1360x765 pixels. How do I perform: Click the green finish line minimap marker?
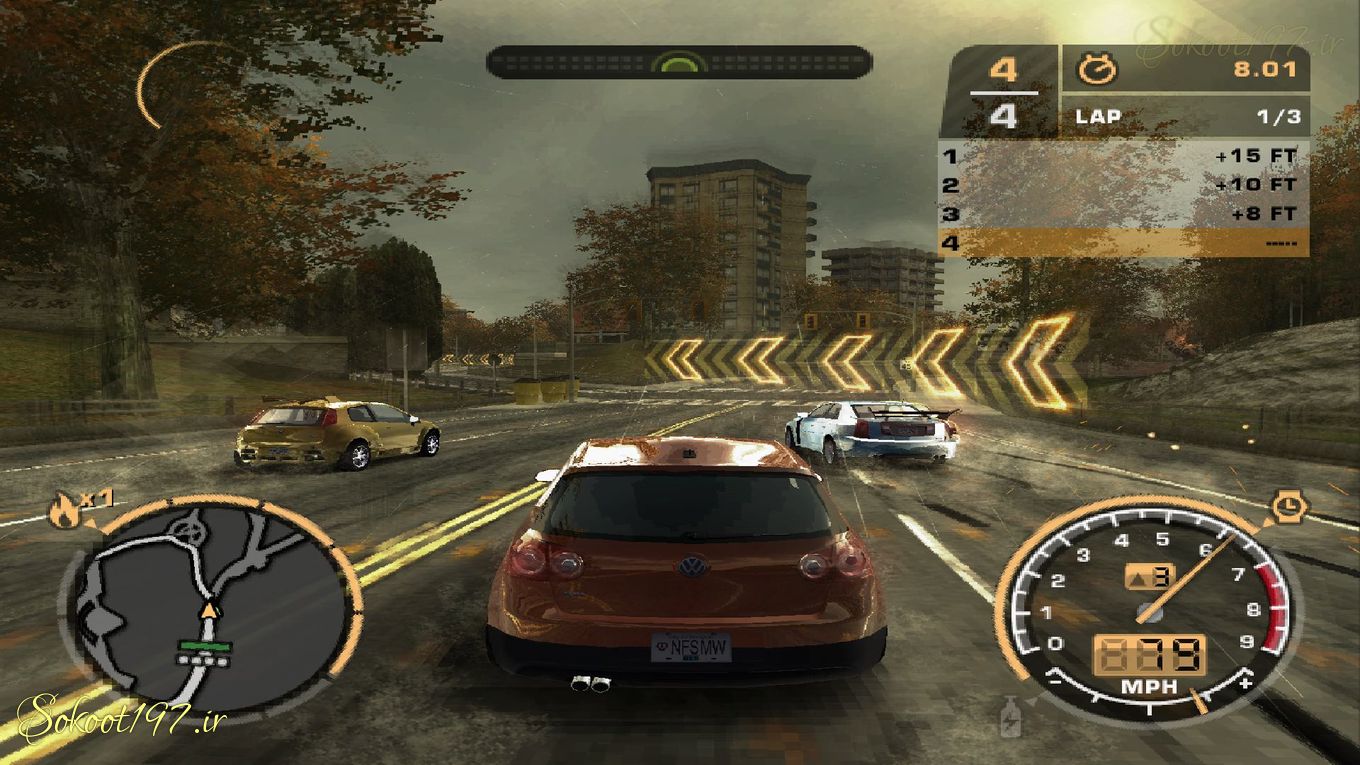click(x=205, y=646)
